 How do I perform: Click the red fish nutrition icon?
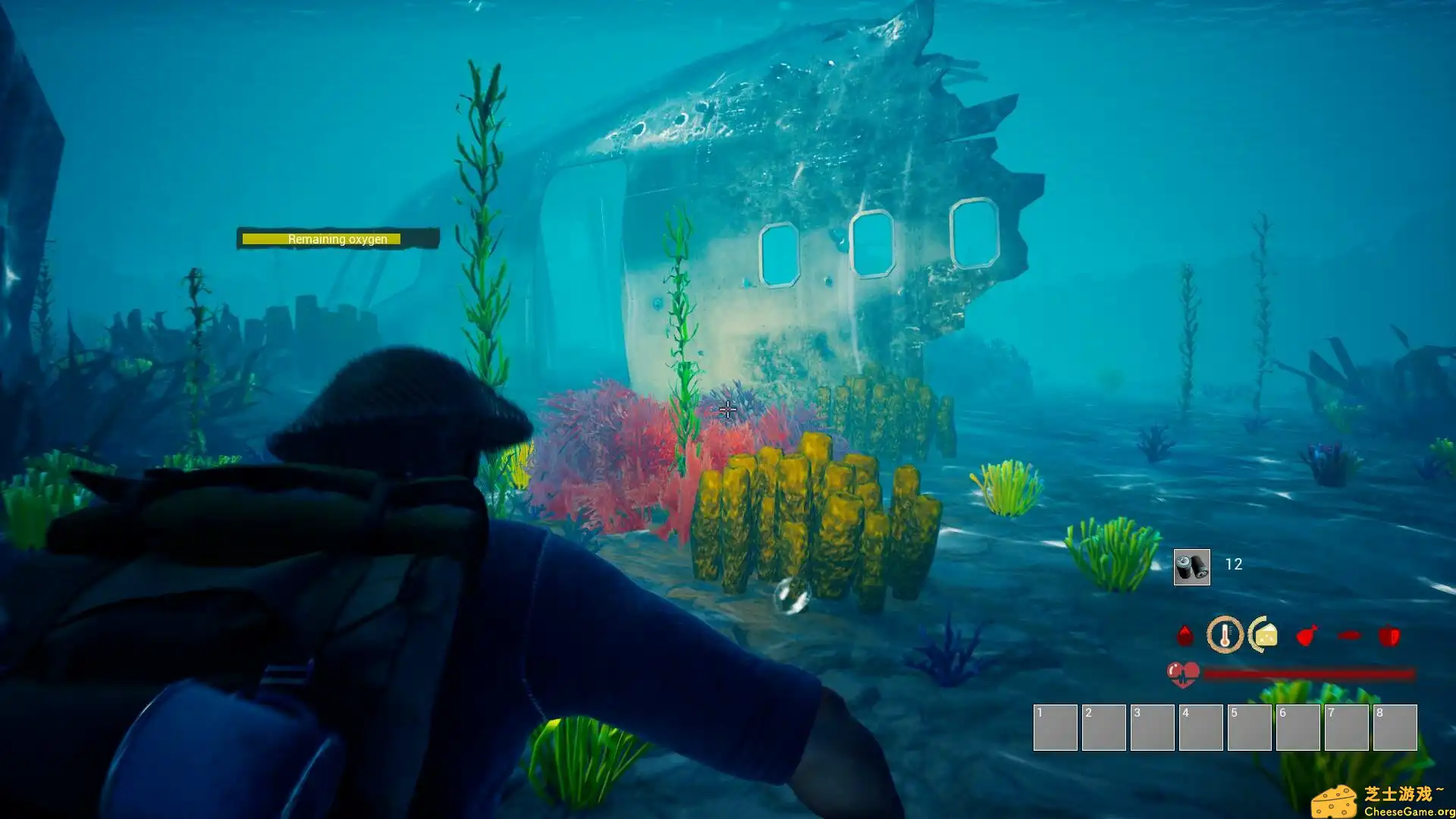point(1349,635)
